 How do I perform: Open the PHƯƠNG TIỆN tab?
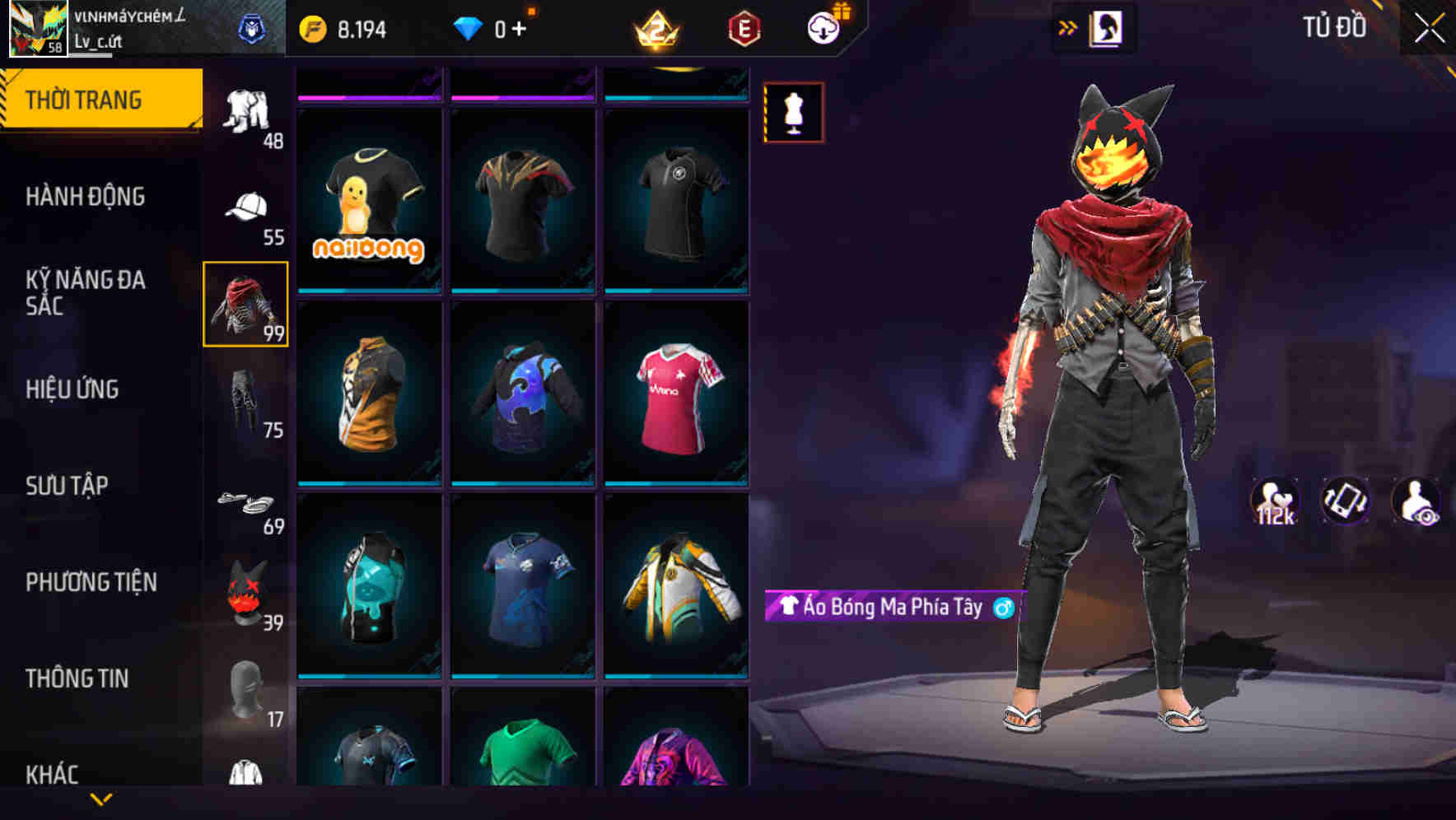tap(91, 582)
